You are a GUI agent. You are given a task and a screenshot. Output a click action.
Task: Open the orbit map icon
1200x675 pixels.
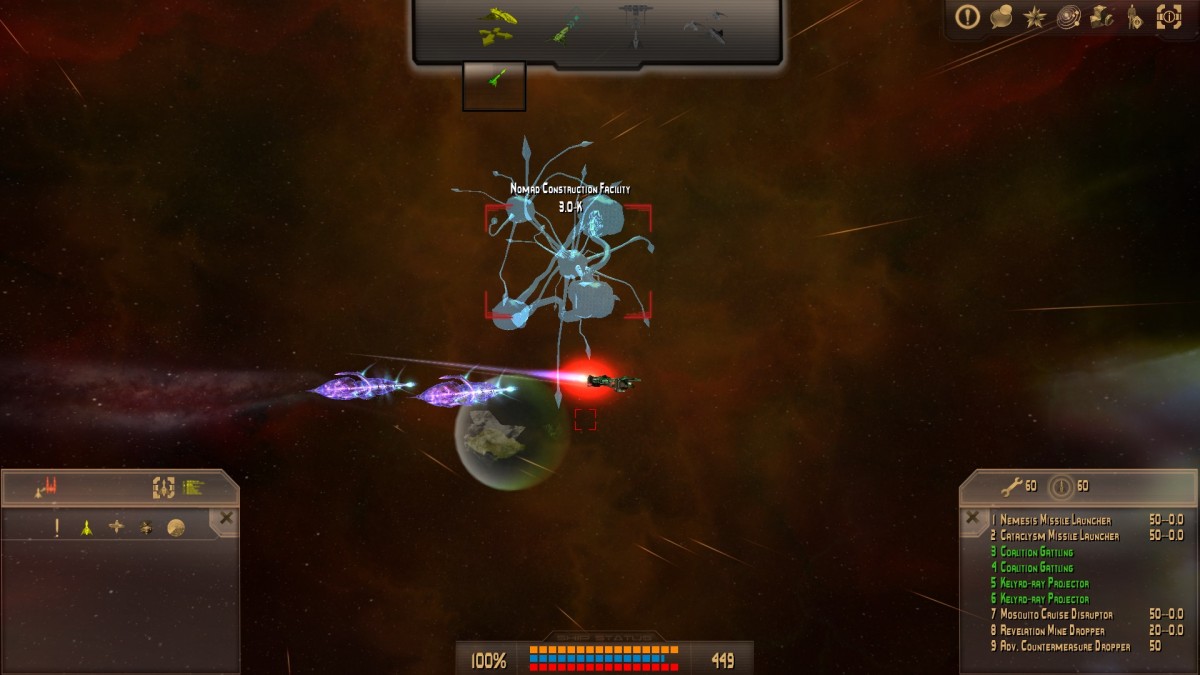coord(1068,17)
